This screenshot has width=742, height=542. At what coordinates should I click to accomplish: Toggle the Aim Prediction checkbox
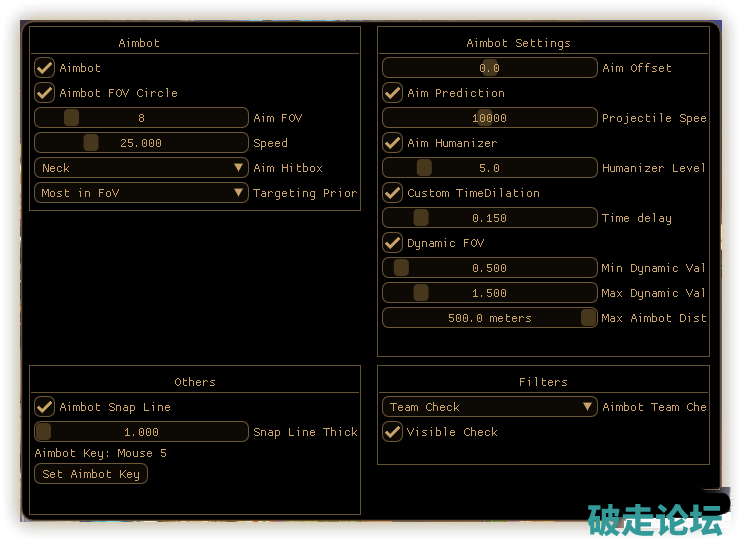[392, 93]
